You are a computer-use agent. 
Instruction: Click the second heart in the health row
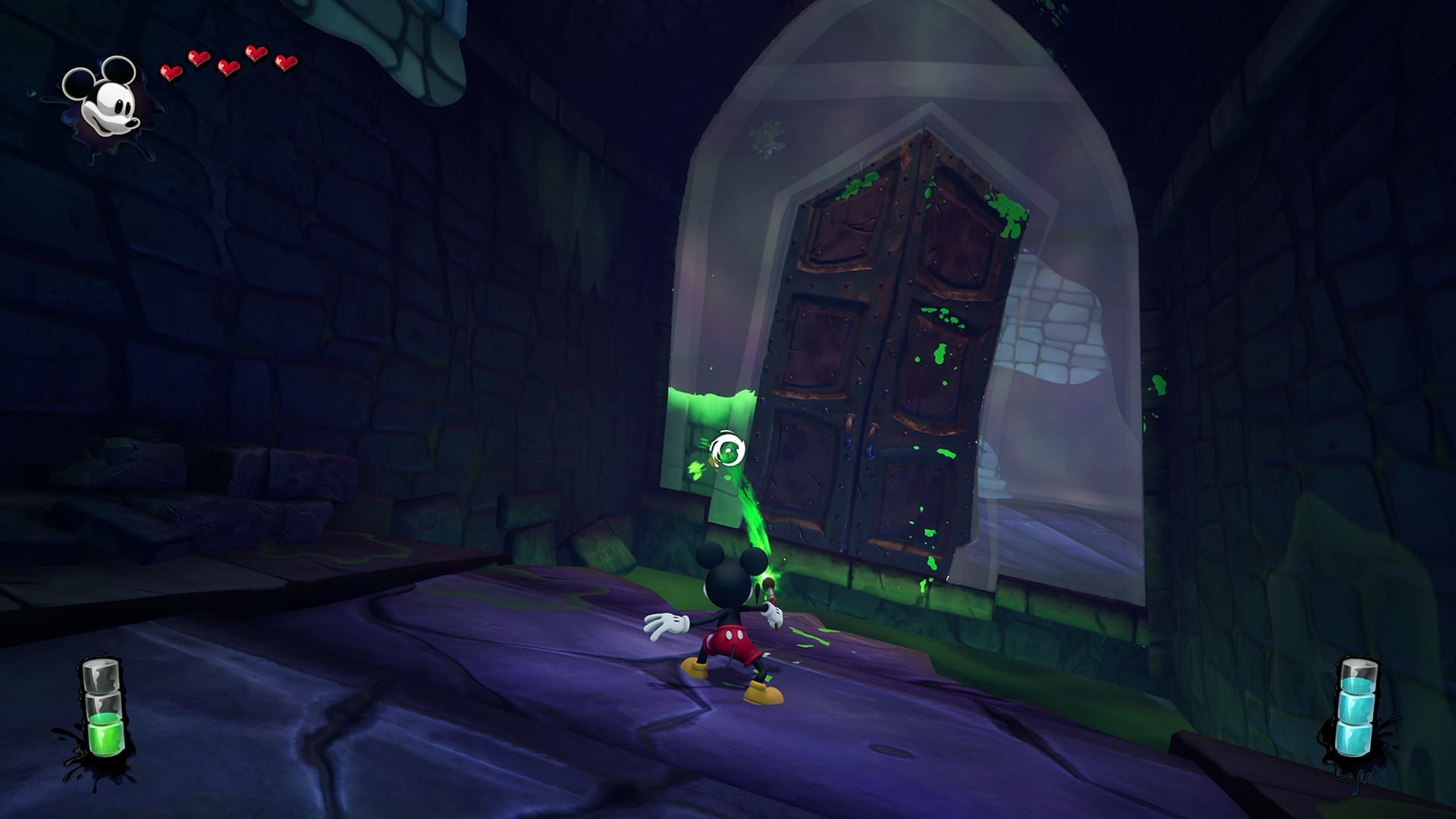point(199,58)
